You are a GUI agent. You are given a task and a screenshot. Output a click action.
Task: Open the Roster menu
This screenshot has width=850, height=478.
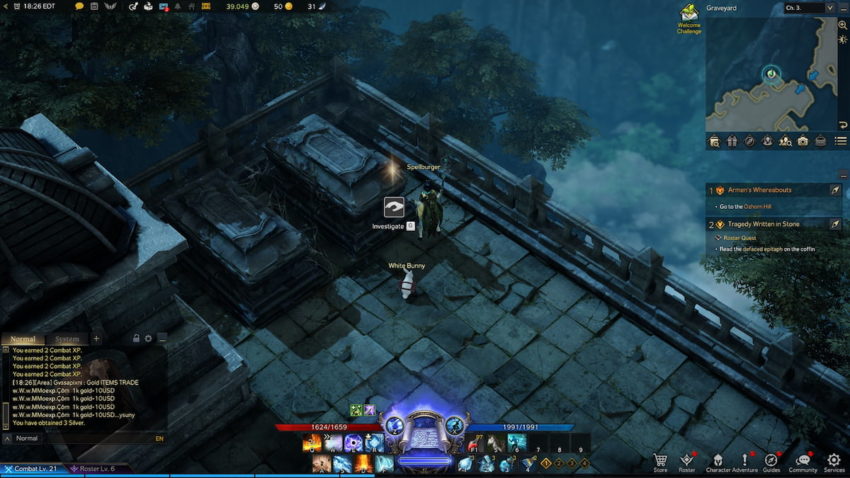[x=687, y=461]
